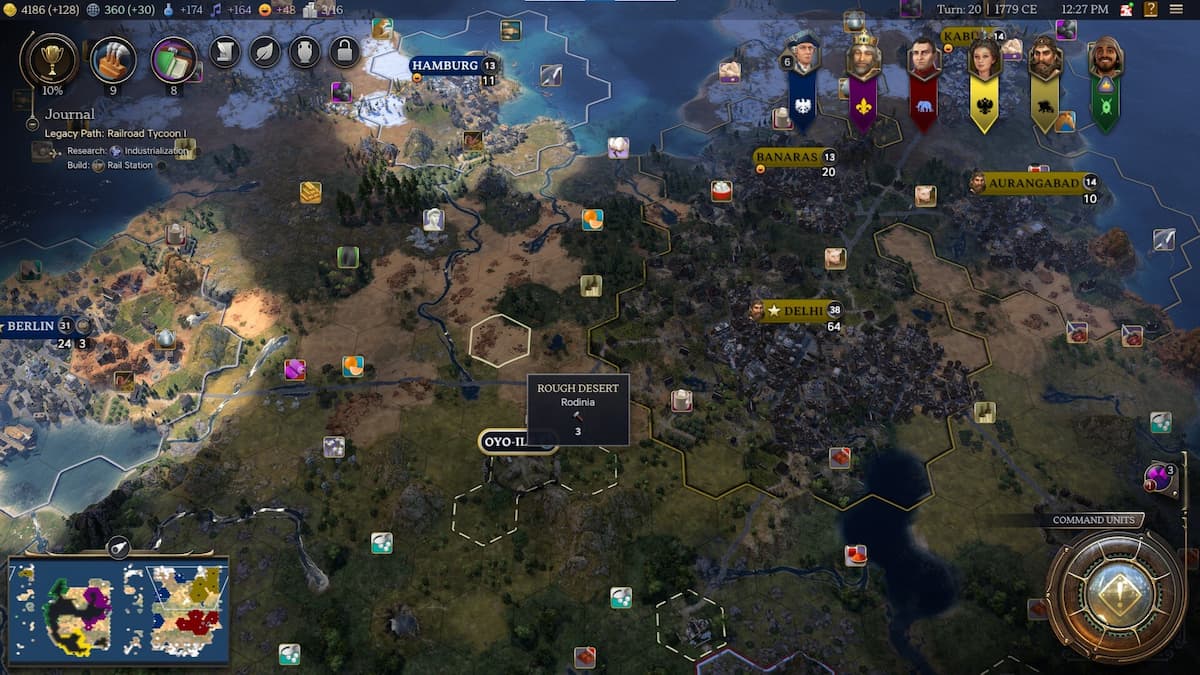Open the leaf icon button
1200x675 pixels.
click(x=265, y=51)
